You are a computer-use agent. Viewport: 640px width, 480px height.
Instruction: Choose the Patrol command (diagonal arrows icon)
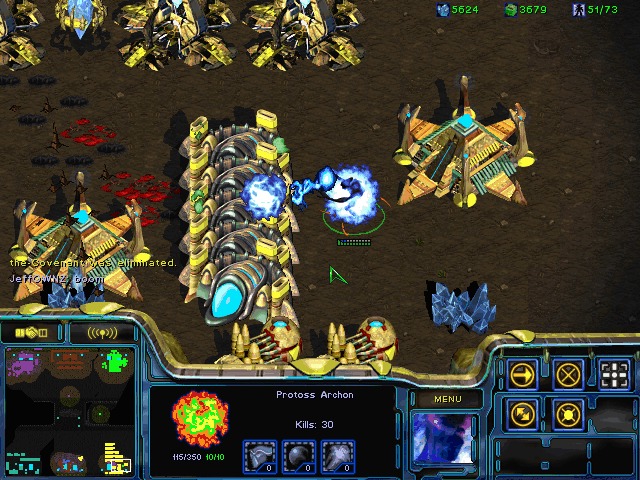coord(522,412)
